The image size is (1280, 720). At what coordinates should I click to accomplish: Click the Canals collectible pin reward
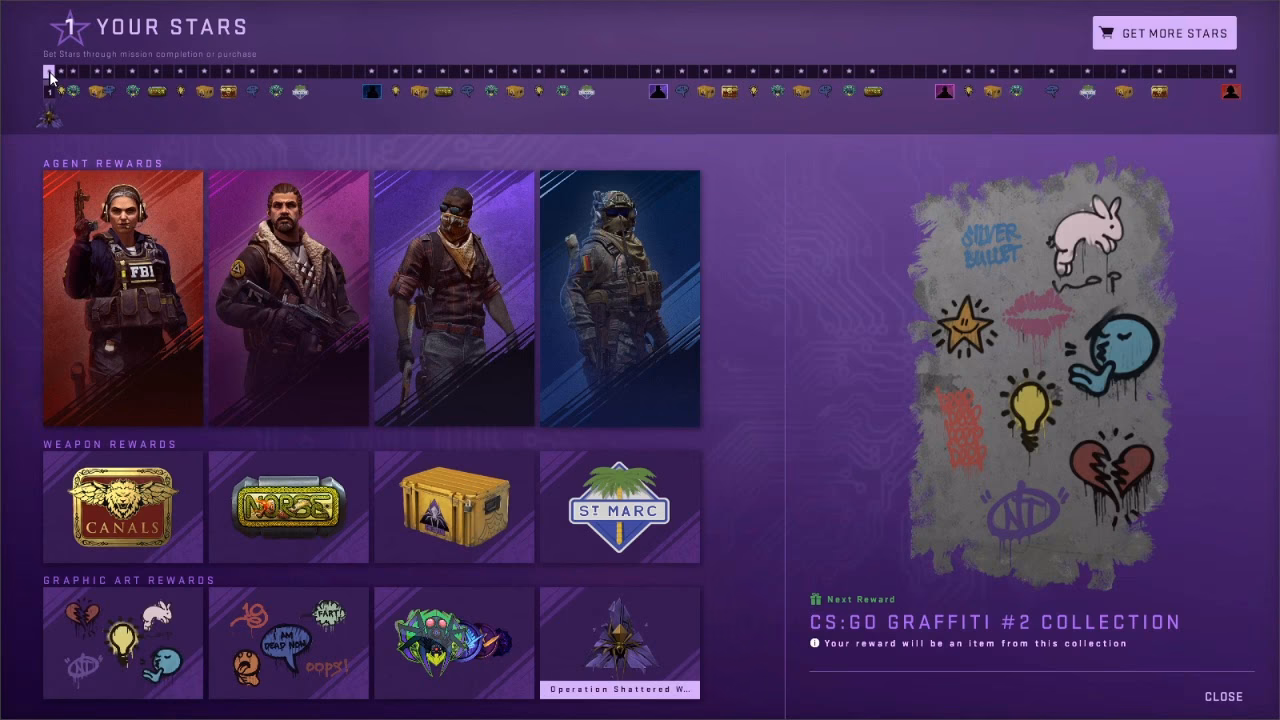tap(122, 507)
